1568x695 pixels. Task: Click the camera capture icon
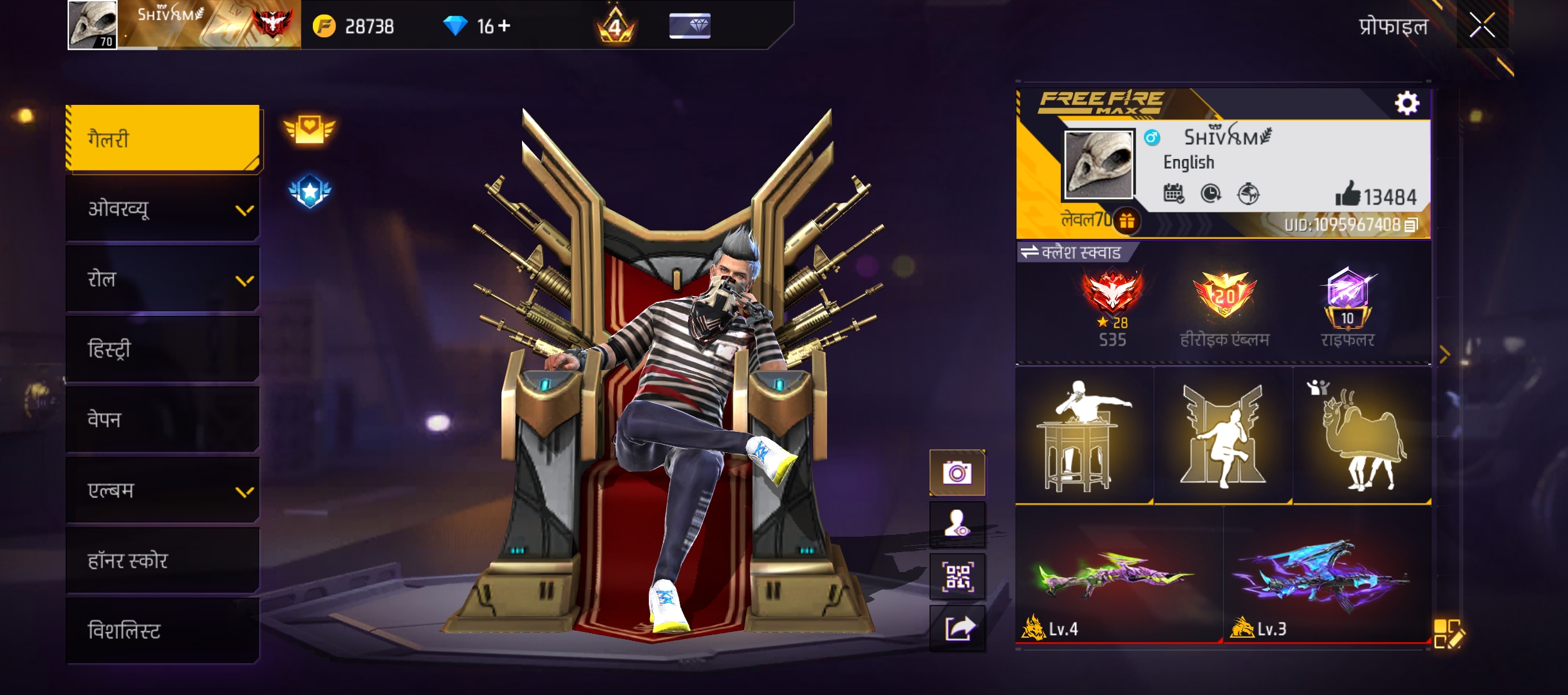[x=957, y=472]
